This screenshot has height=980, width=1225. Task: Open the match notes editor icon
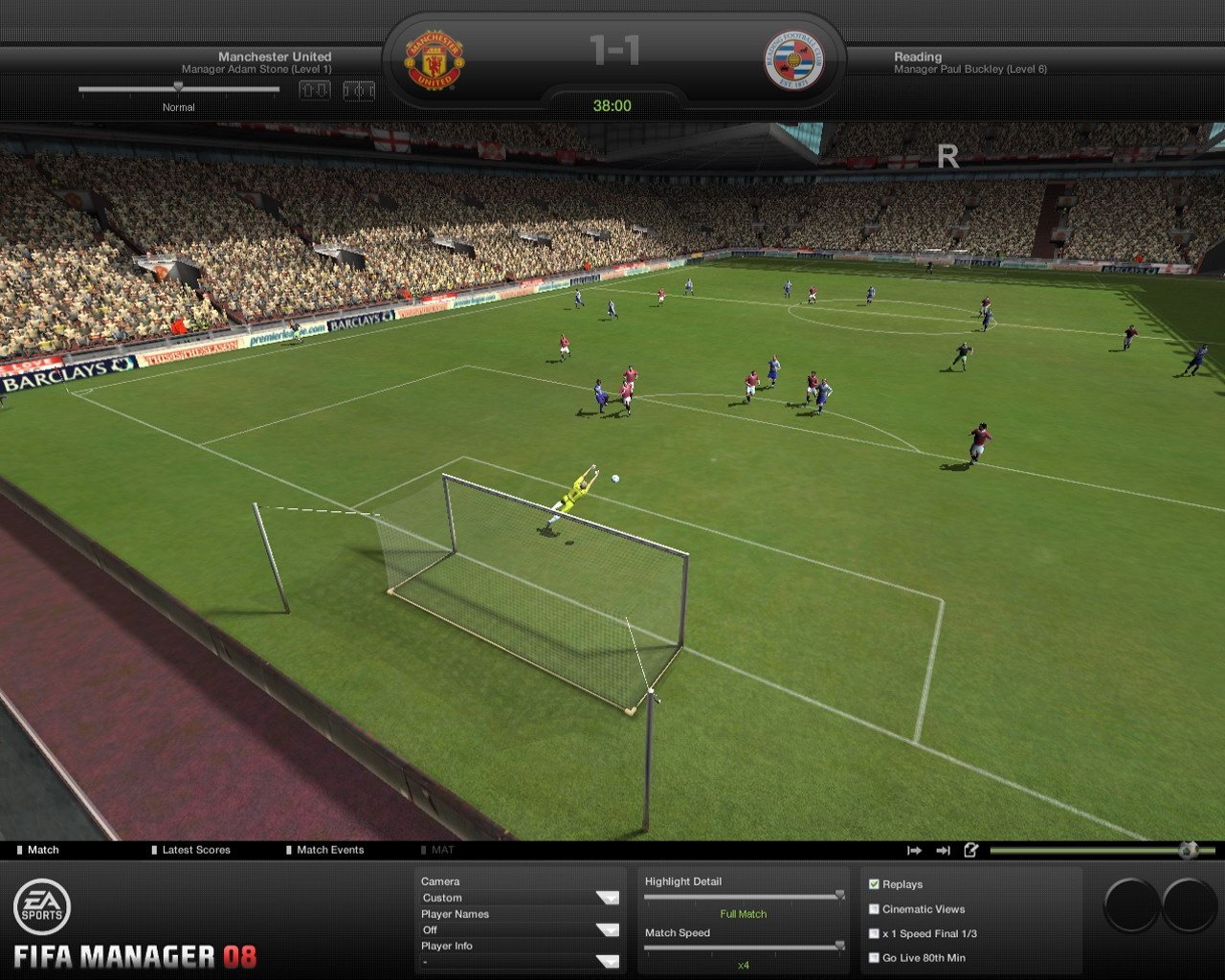pos(972,849)
